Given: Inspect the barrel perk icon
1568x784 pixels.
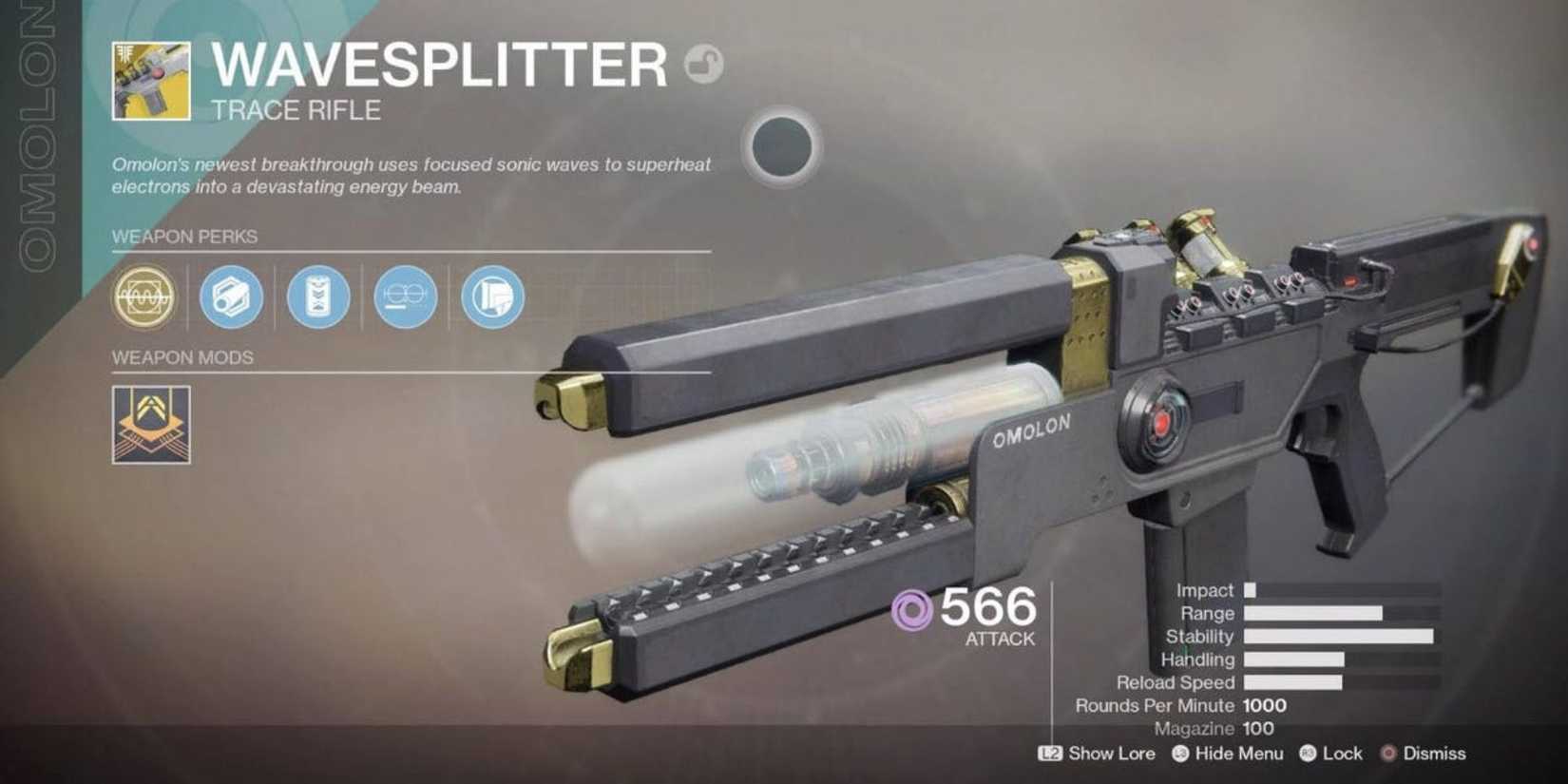Looking at the screenshot, I should [231, 296].
